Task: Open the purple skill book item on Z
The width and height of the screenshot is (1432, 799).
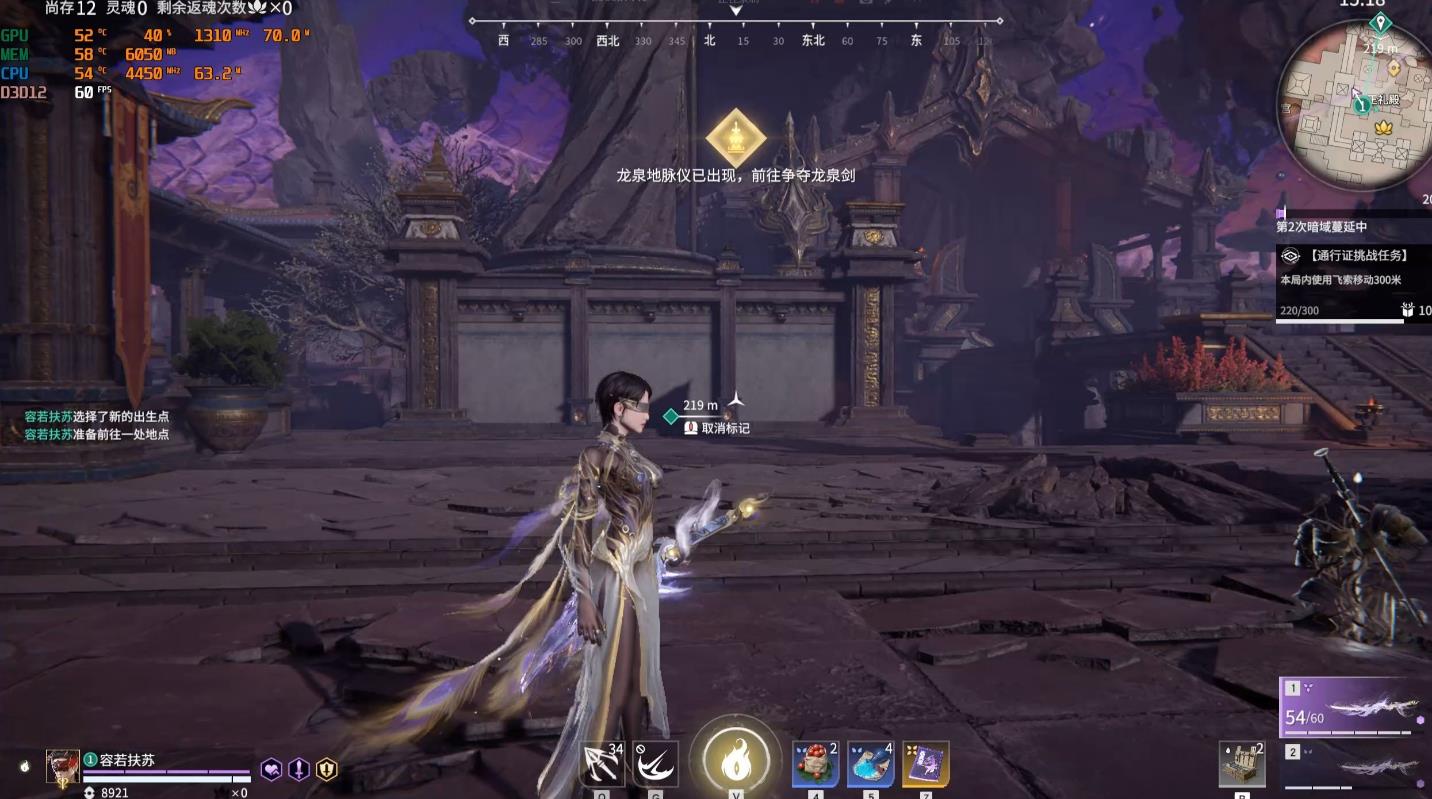Action: tap(925, 762)
